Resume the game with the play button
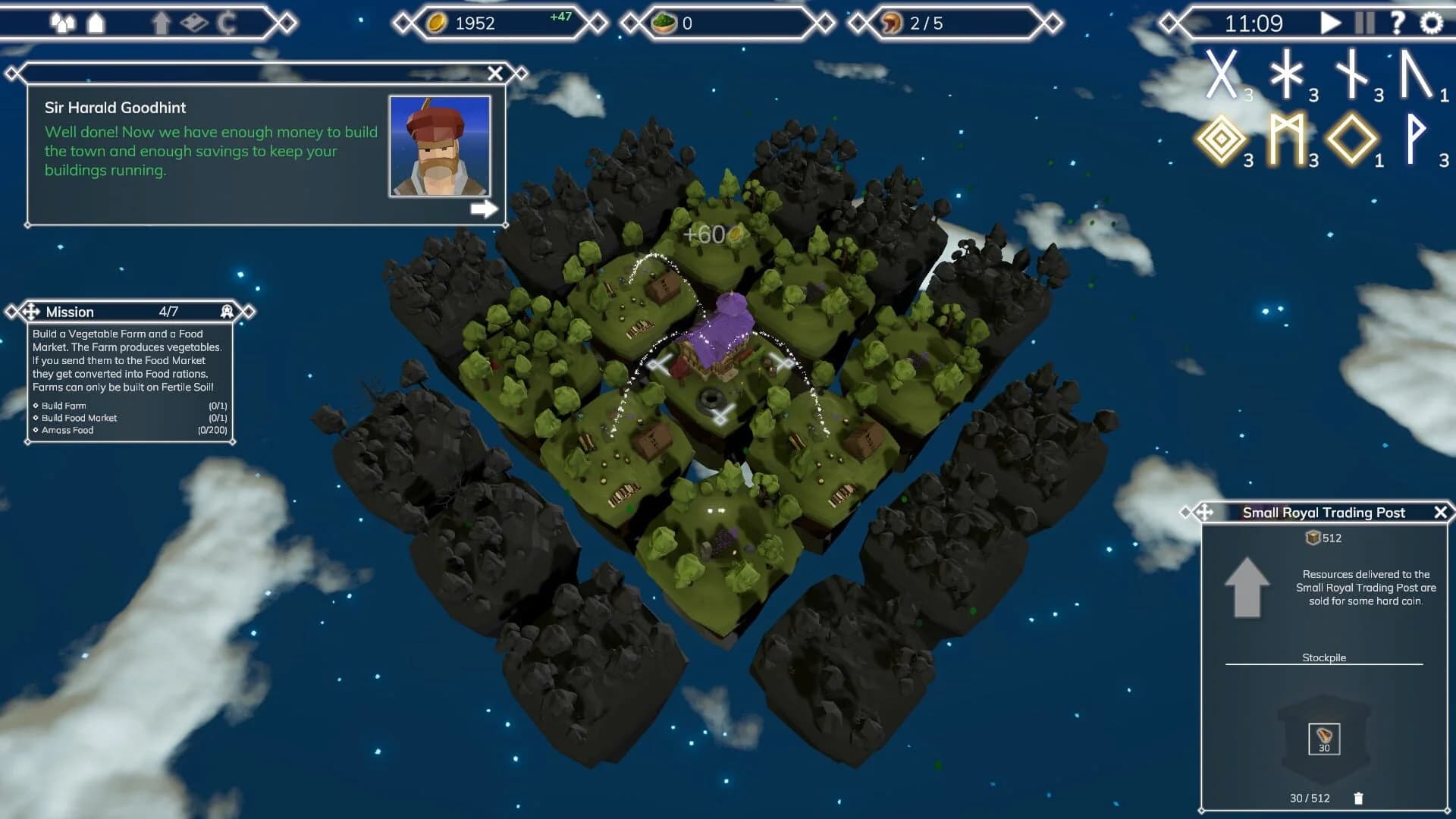1456x819 pixels. coord(1331,23)
